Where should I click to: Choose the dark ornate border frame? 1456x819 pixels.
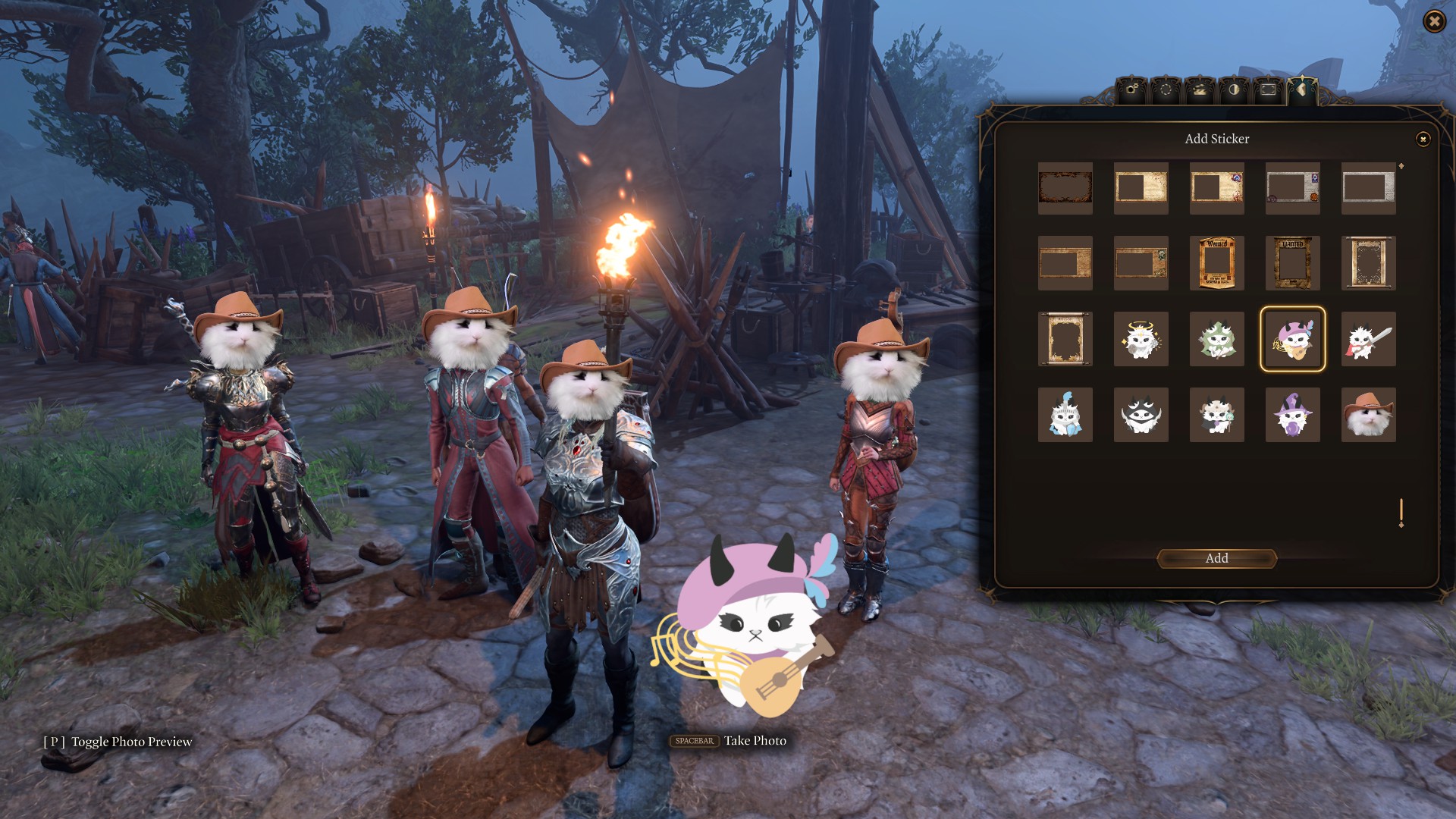pos(1065,187)
